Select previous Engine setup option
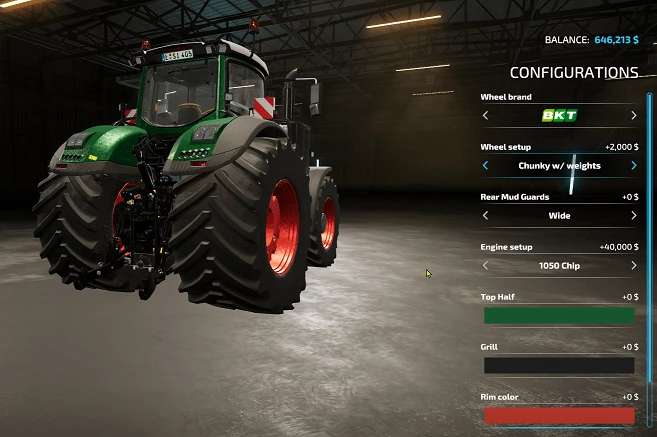The height and width of the screenshot is (437, 657). tap(486, 266)
